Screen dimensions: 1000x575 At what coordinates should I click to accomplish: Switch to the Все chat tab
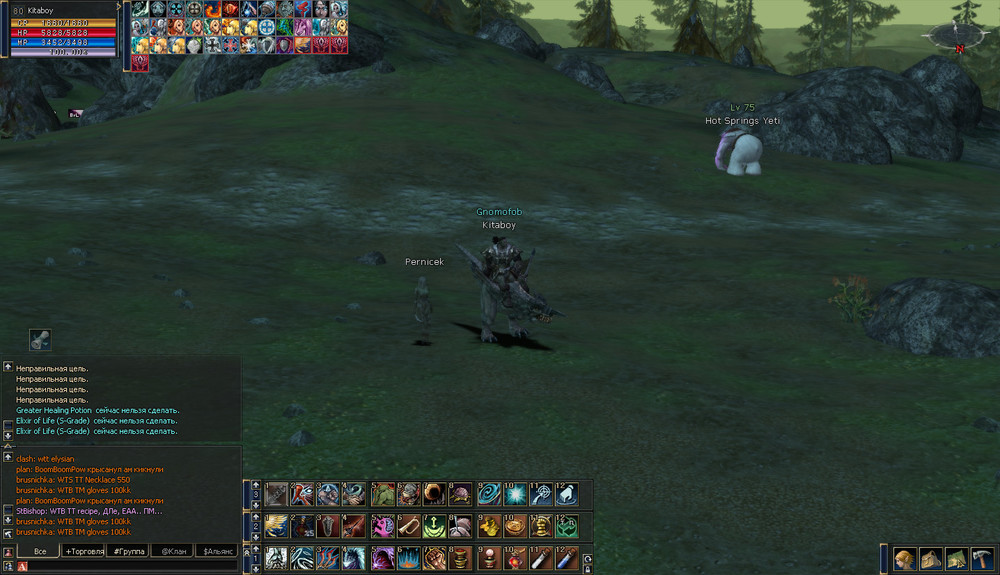40,551
